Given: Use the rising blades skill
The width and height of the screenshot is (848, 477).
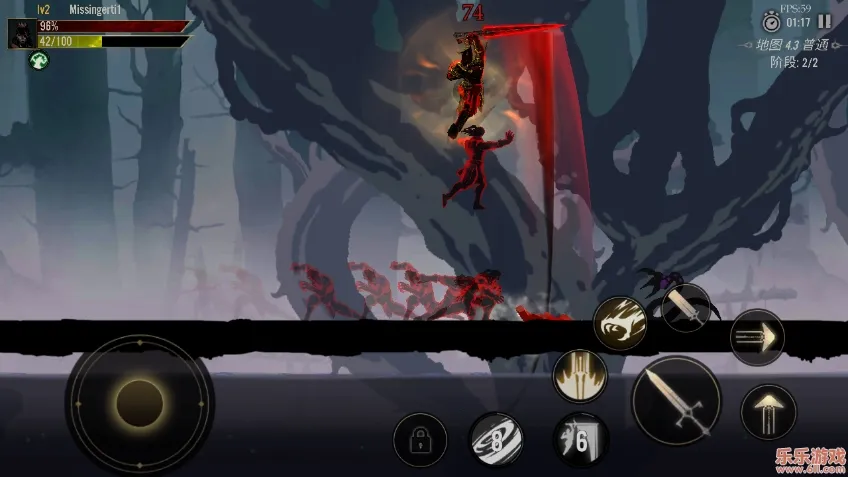Looking at the screenshot, I should point(580,376).
